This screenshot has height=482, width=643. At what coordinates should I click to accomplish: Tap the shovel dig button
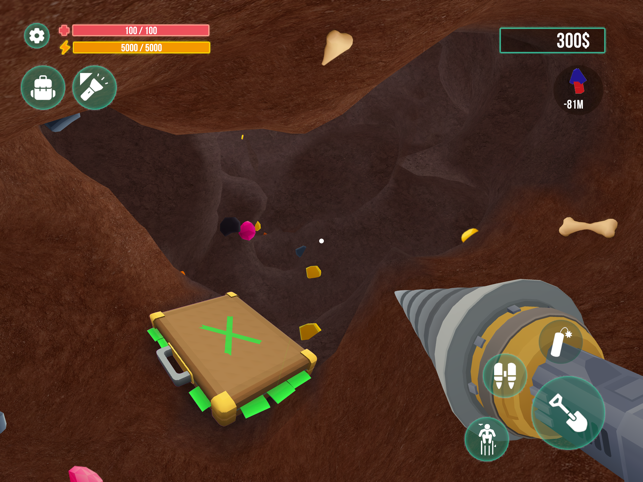[568, 412]
